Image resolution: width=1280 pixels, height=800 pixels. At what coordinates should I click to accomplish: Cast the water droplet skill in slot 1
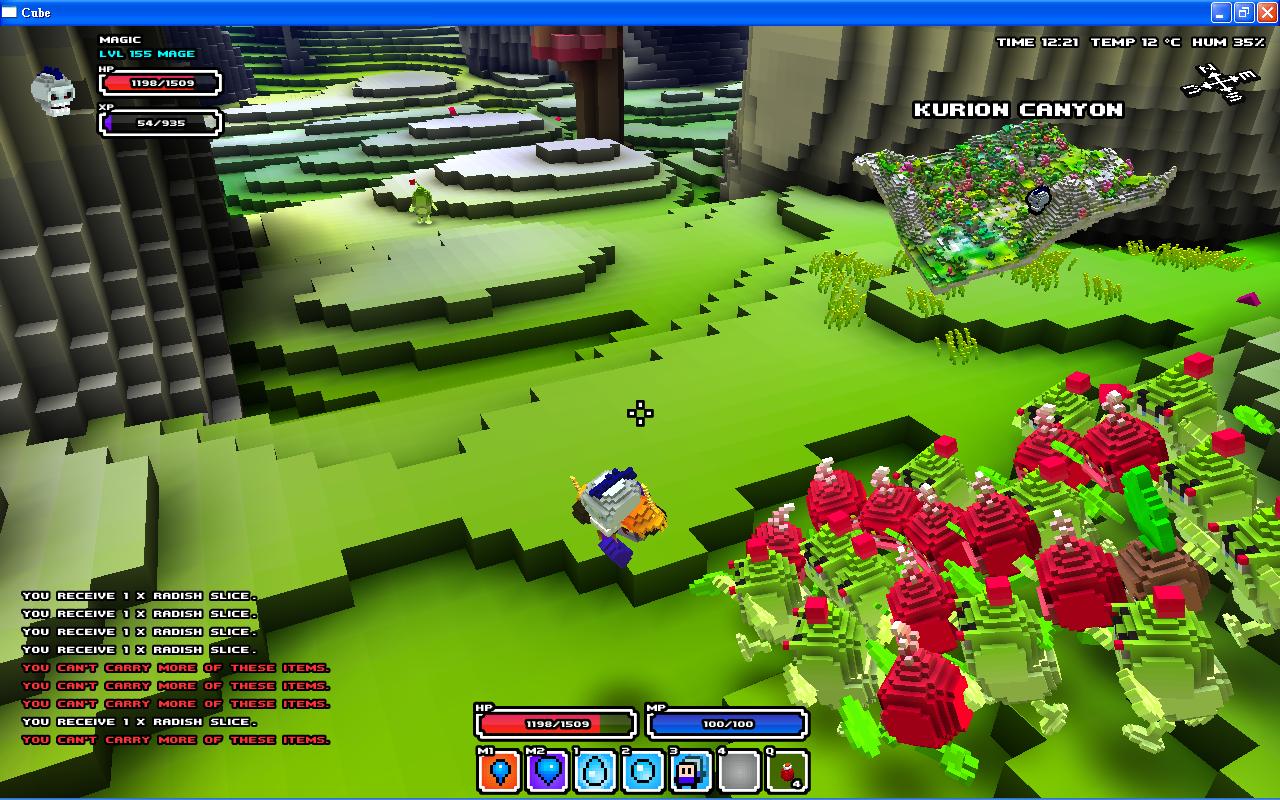click(596, 772)
